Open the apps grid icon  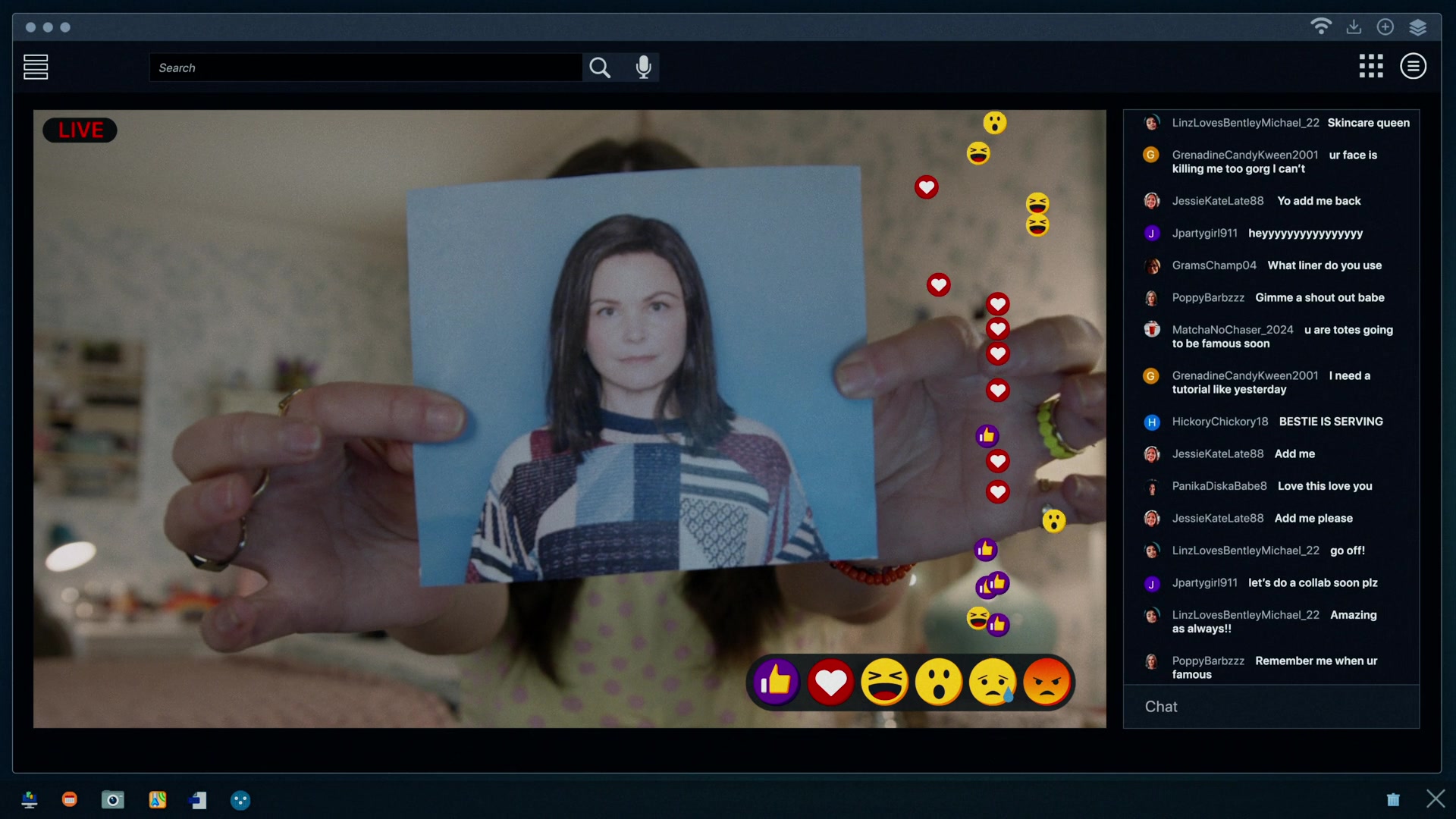(x=1371, y=66)
